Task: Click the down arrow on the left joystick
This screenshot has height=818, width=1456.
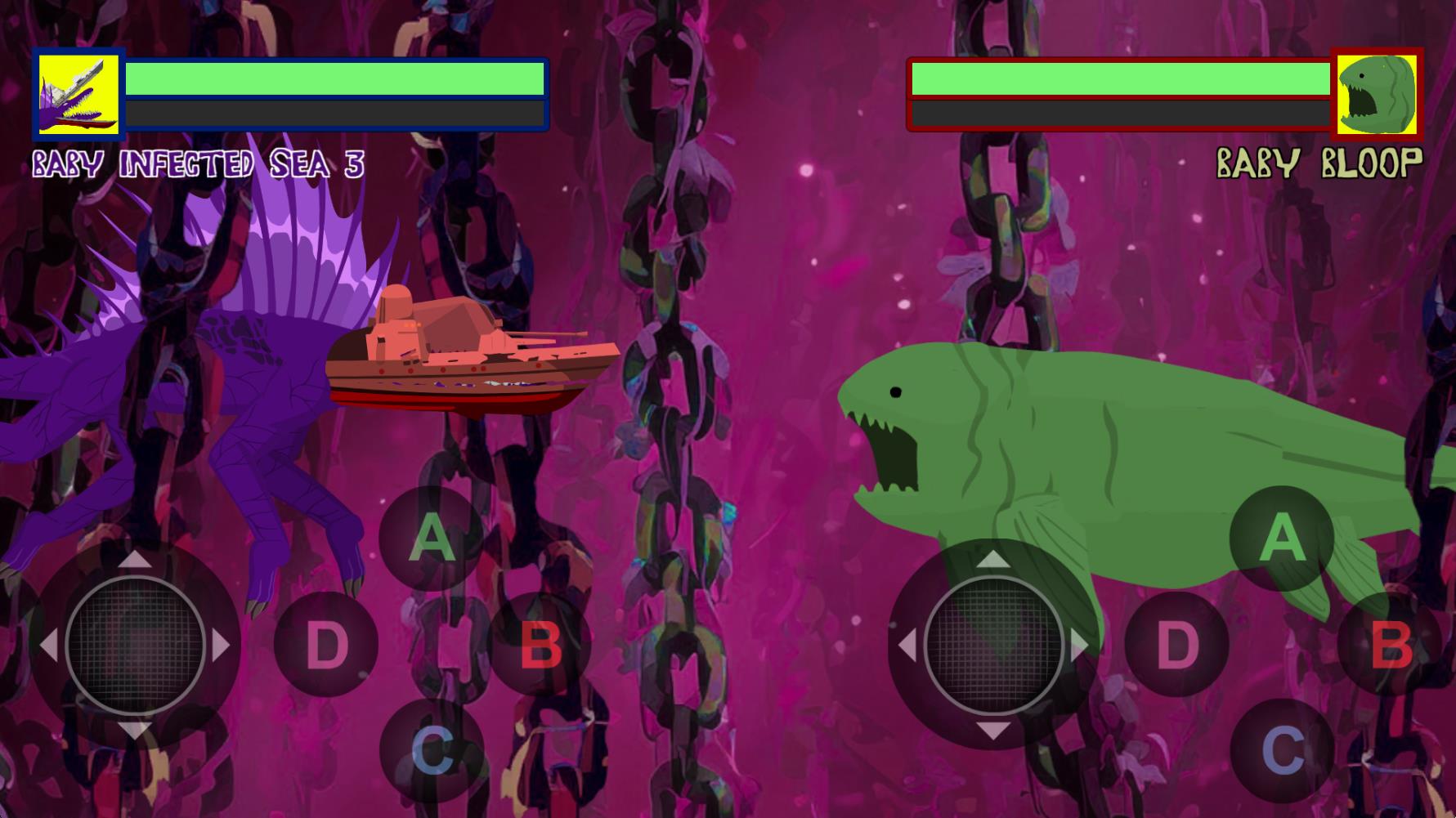Action: pyautogui.click(x=135, y=730)
